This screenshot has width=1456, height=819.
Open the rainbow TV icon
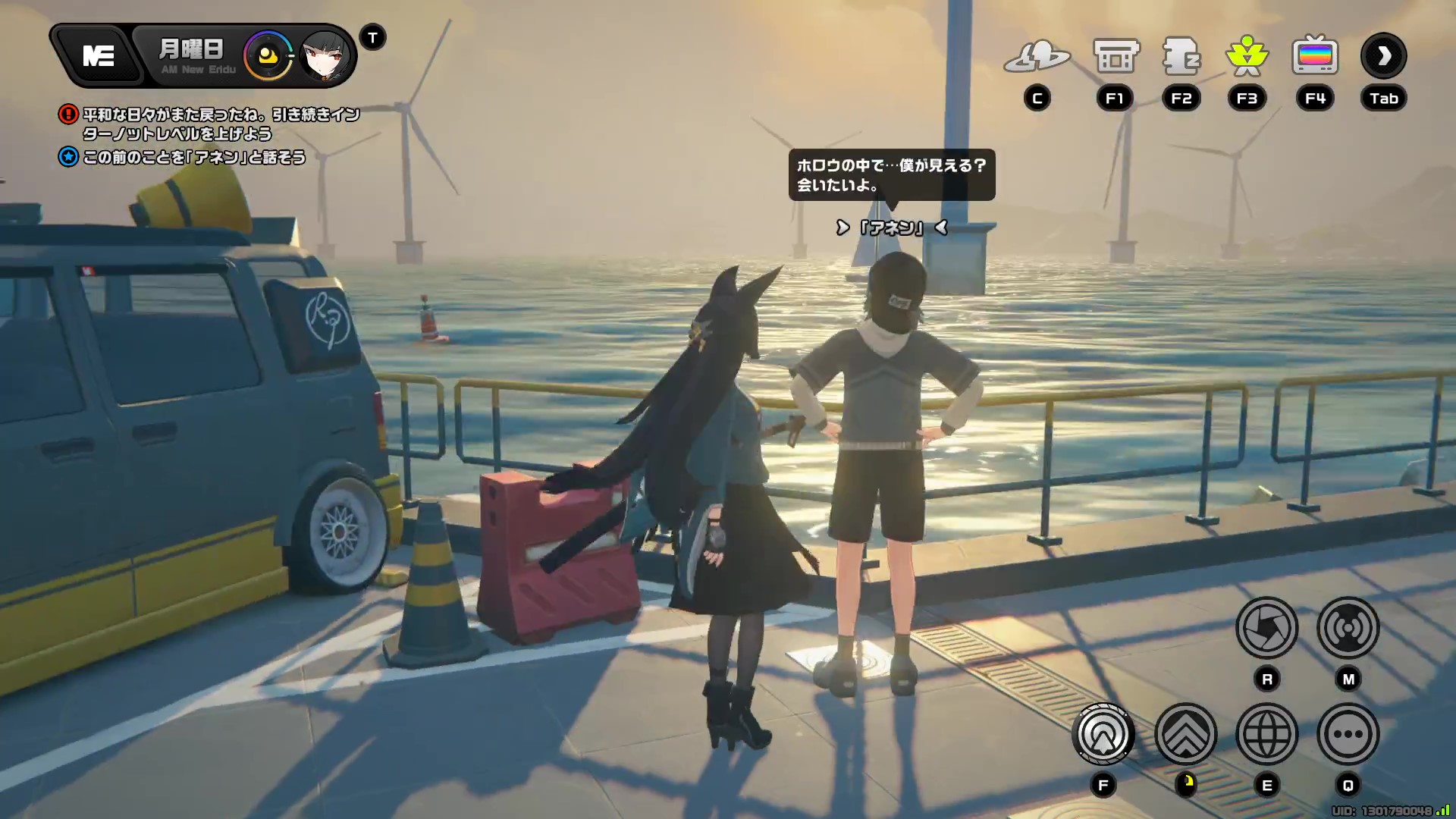click(1315, 57)
